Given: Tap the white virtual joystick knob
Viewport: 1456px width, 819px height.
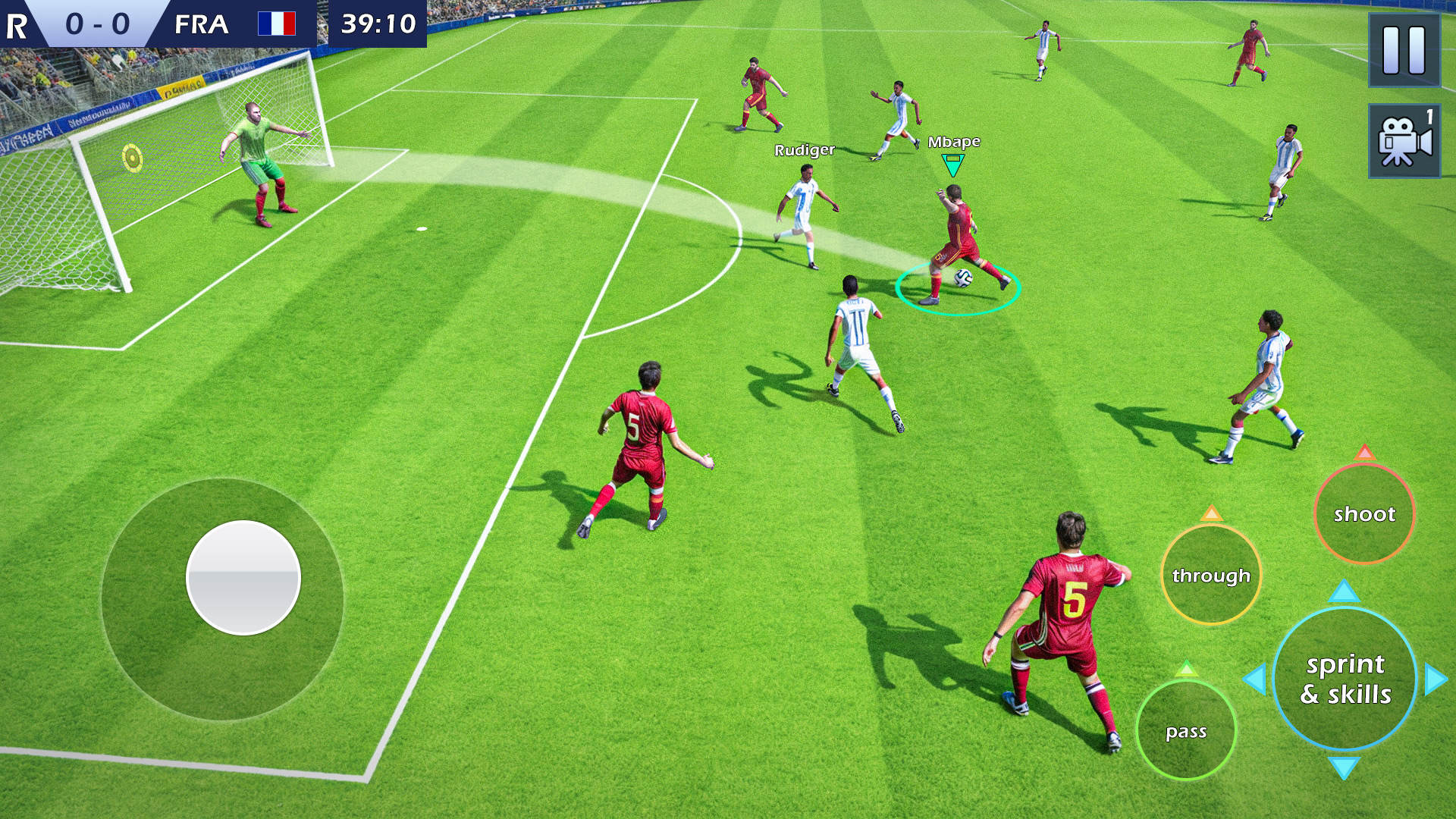Looking at the screenshot, I should 243,577.
